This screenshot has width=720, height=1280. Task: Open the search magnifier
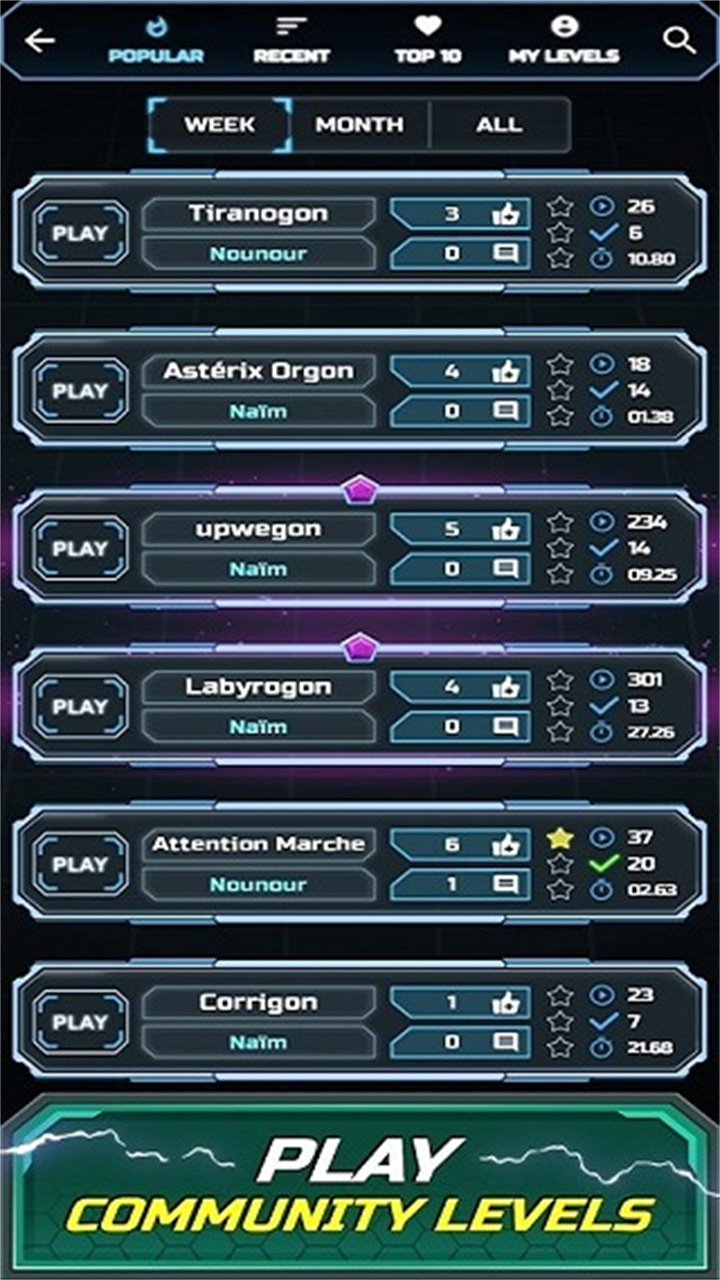(x=679, y=41)
